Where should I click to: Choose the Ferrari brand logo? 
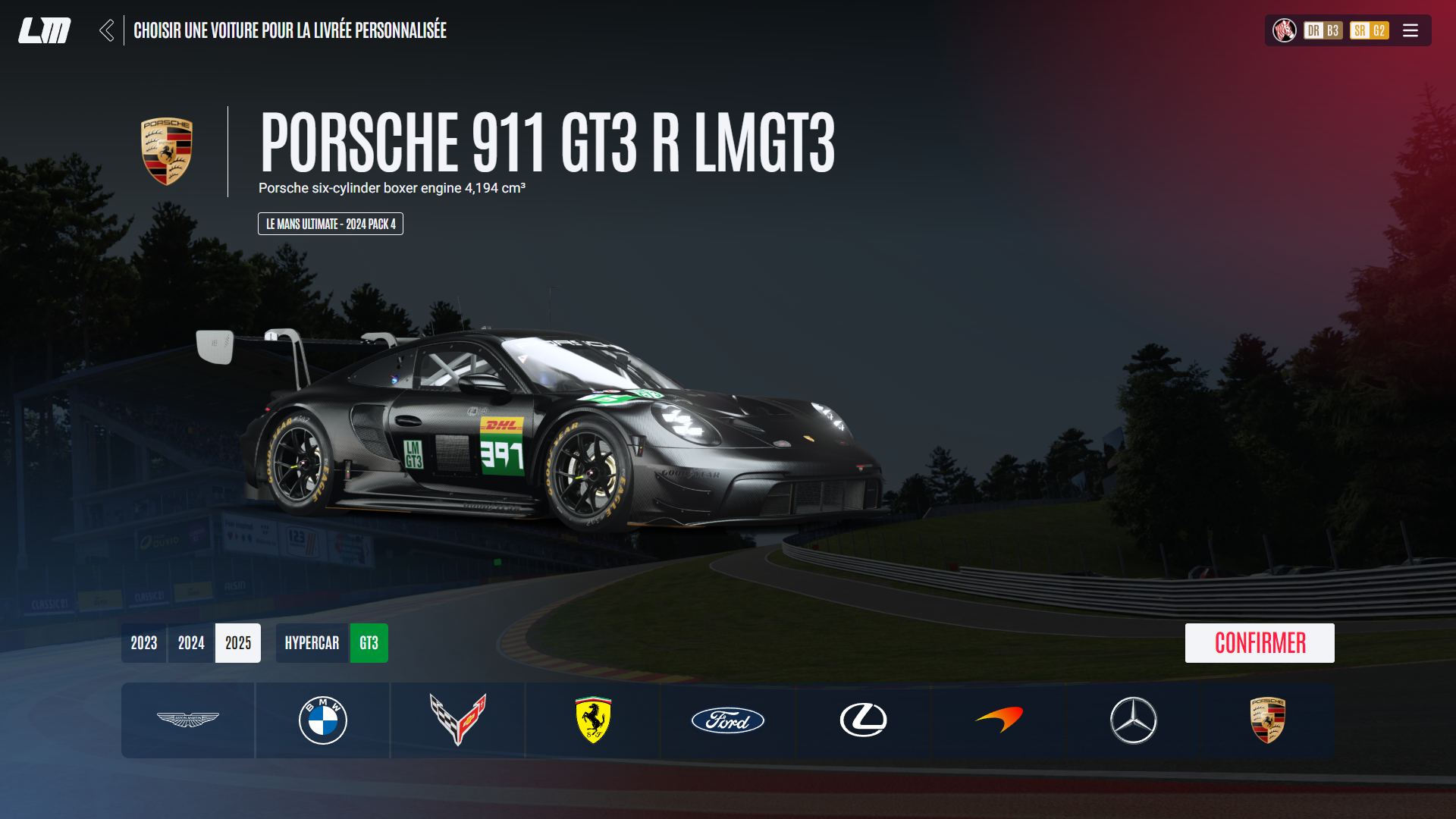pyautogui.click(x=593, y=720)
